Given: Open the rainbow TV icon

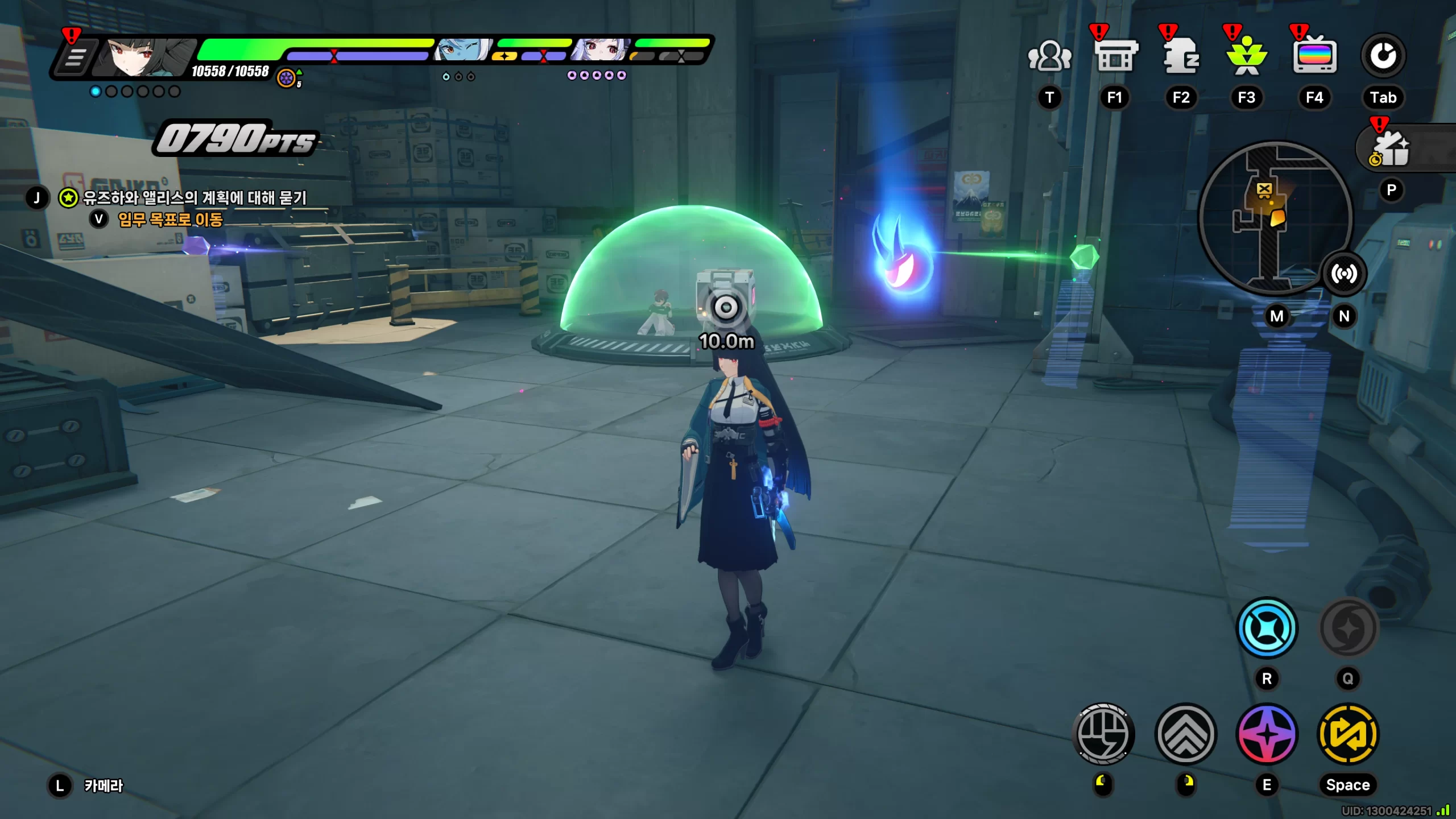Looking at the screenshot, I should (x=1314, y=57).
